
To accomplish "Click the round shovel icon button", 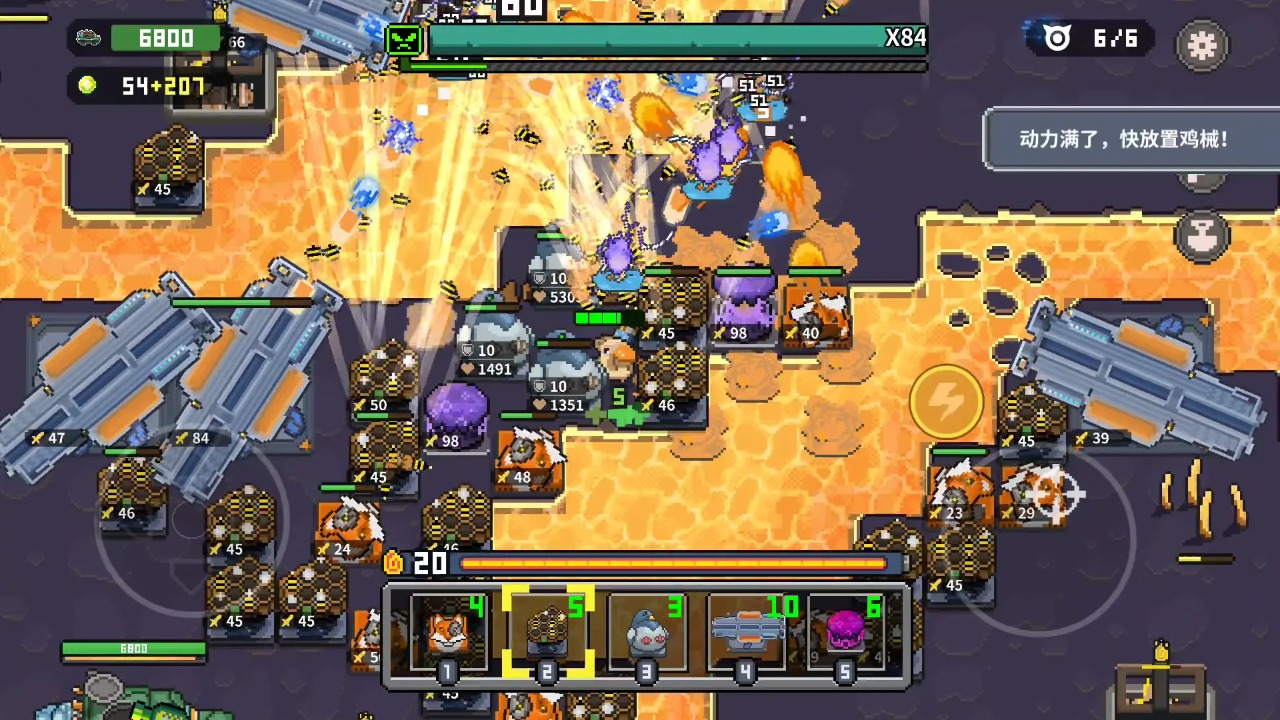I will coord(1202,234).
